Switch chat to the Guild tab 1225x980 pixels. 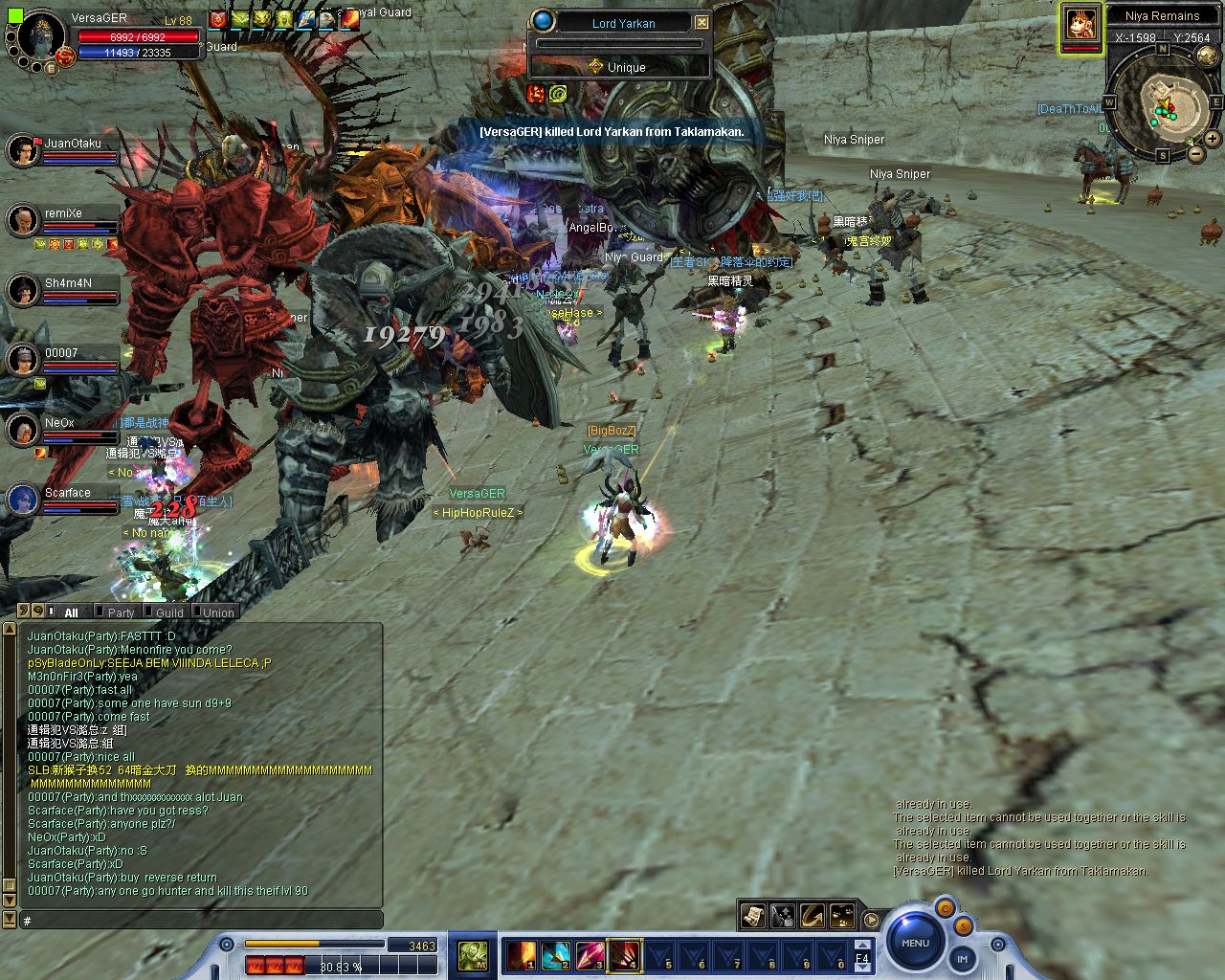(169, 612)
